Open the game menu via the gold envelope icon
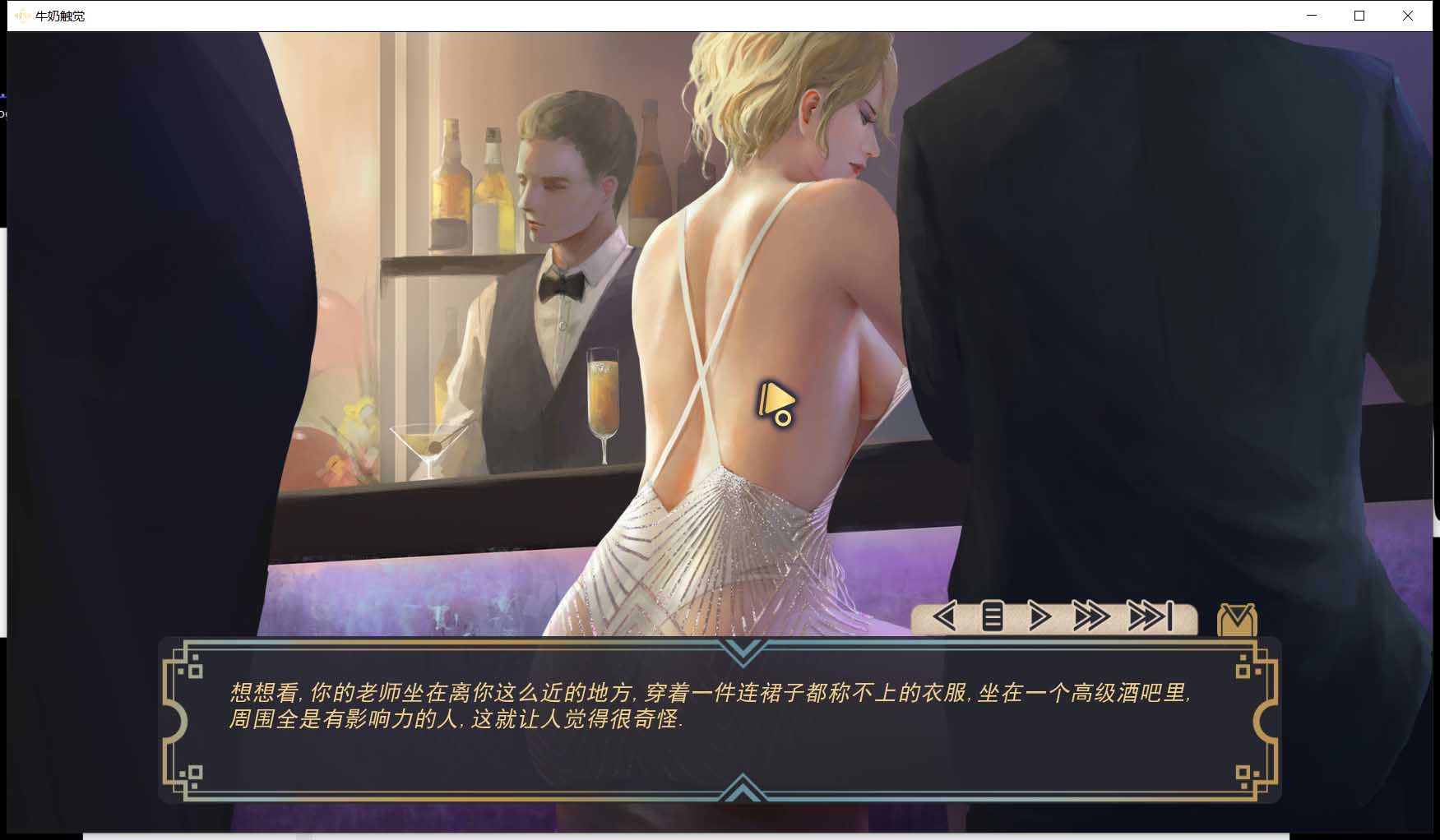The height and width of the screenshot is (840, 1440). [1238, 618]
